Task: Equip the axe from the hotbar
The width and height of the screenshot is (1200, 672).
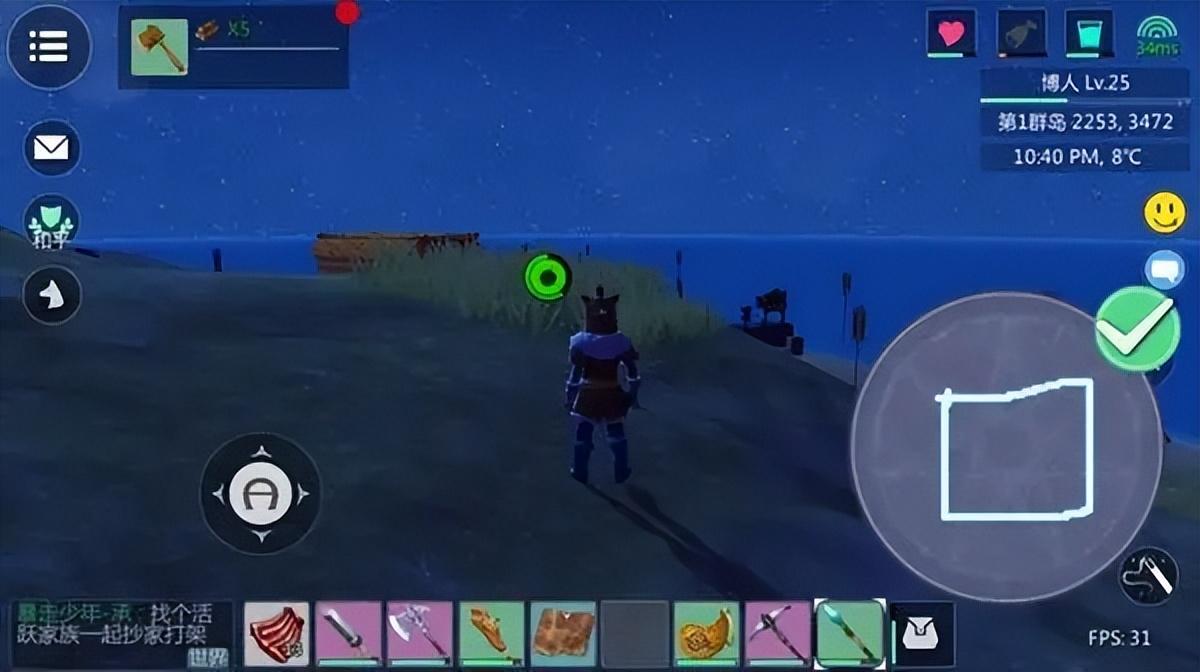Action: pos(420,634)
